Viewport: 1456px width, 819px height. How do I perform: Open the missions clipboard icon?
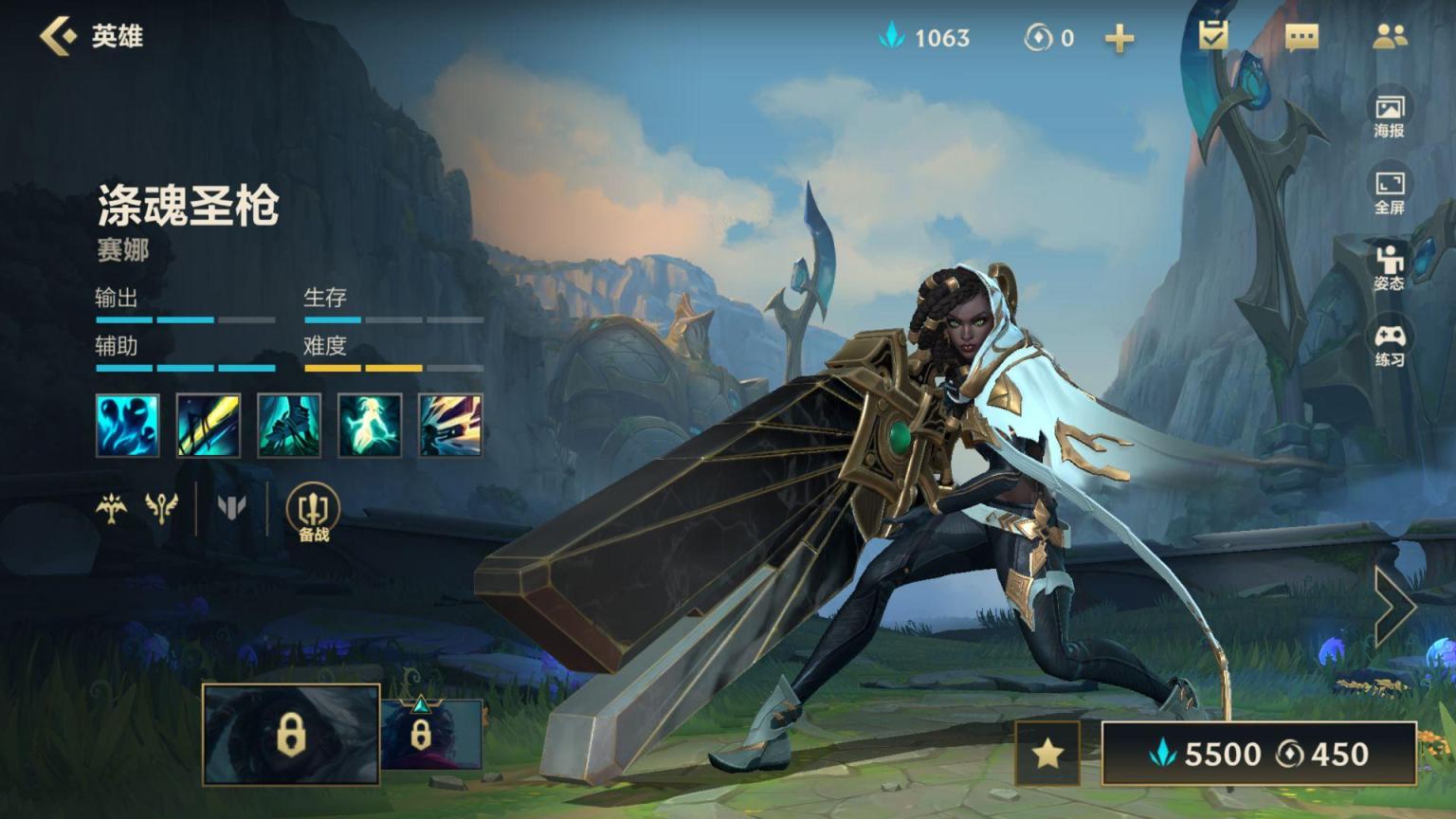coord(1212,36)
